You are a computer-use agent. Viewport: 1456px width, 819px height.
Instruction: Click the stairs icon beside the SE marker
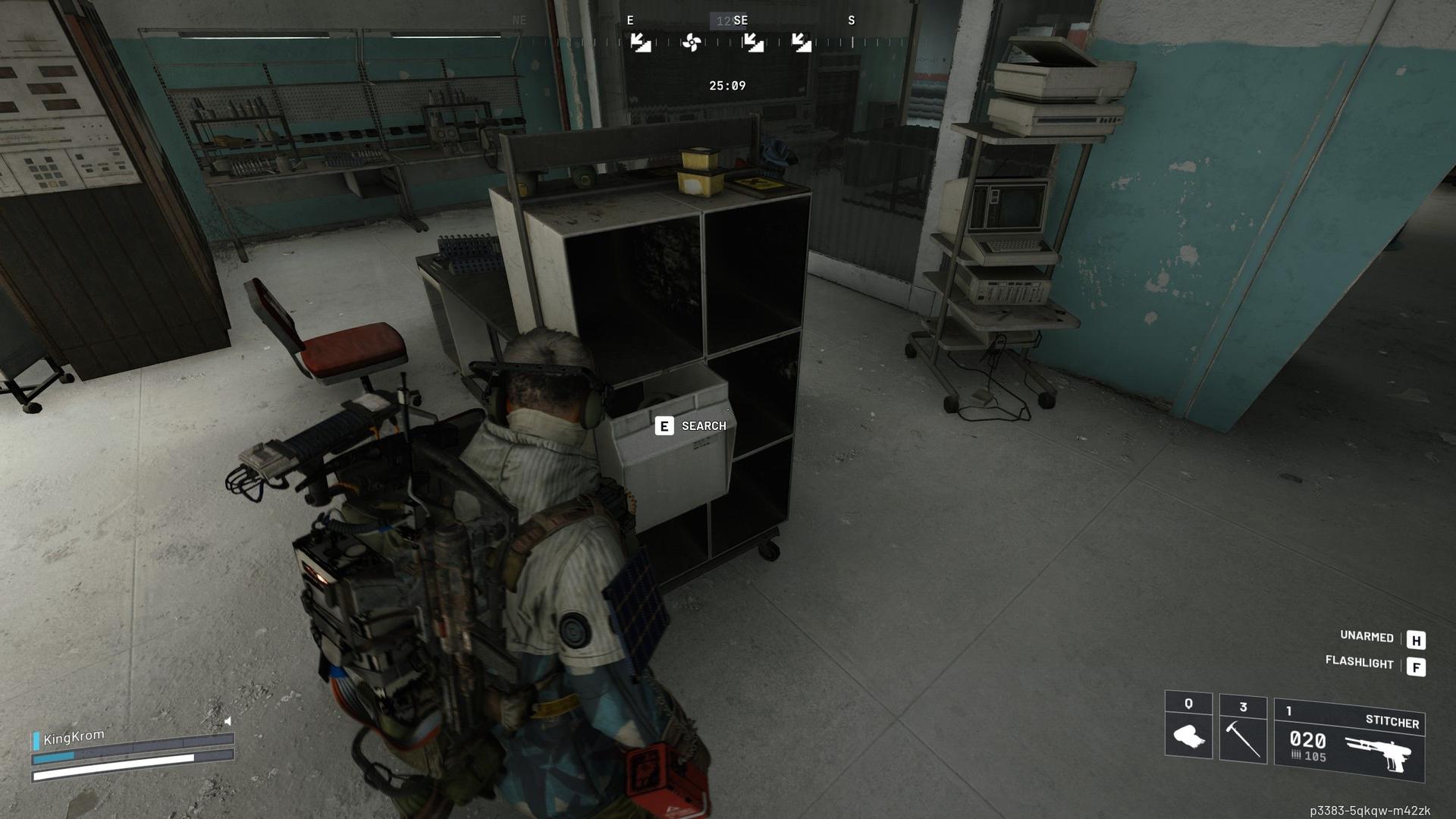pos(754,42)
